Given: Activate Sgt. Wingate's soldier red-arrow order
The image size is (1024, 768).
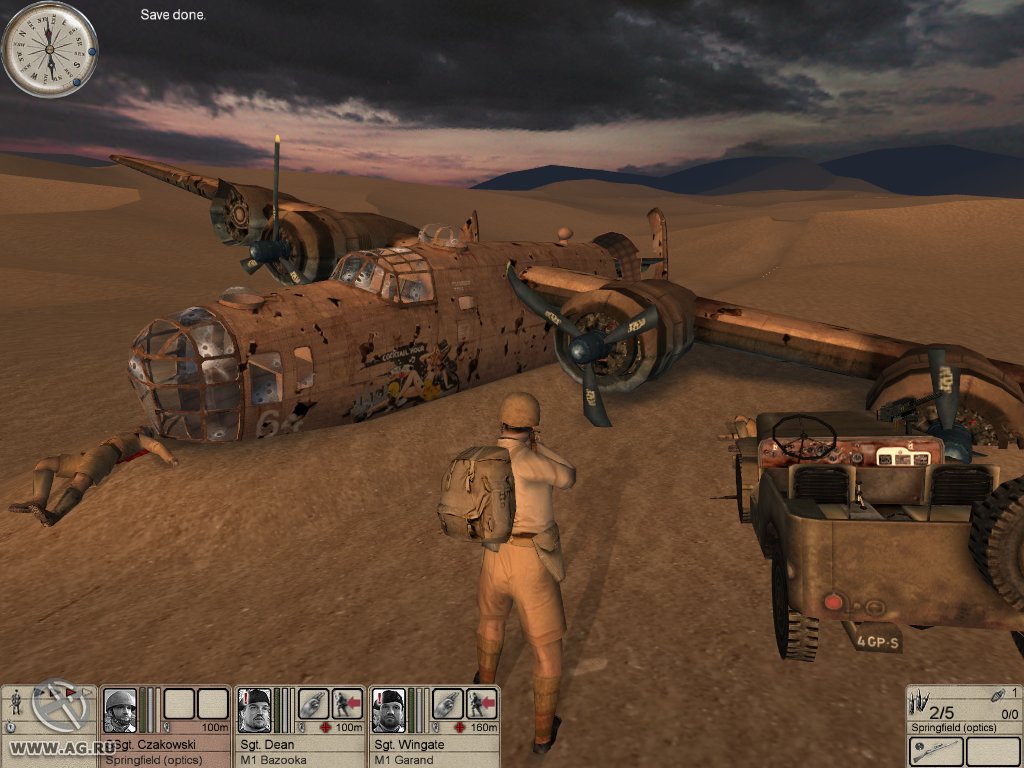Looking at the screenshot, I should point(483,703).
